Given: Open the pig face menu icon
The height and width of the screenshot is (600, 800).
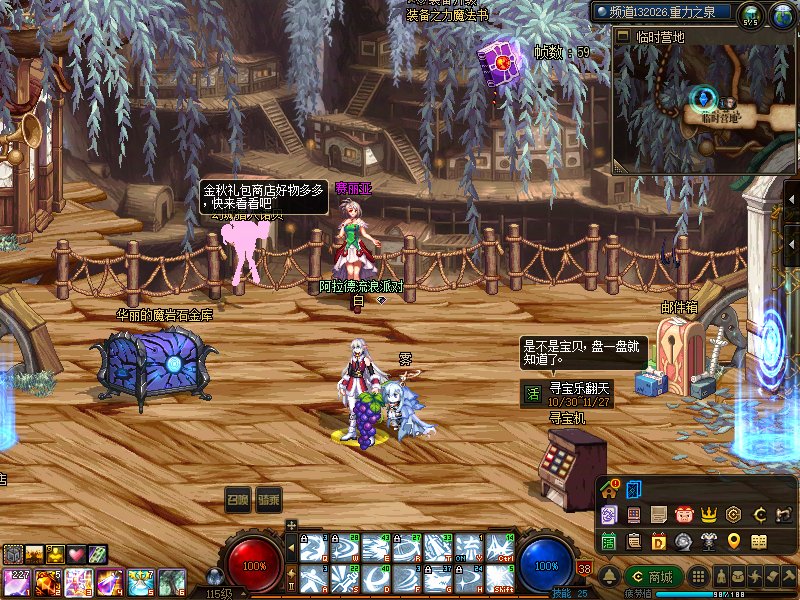Looking at the screenshot, I should [684, 514].
